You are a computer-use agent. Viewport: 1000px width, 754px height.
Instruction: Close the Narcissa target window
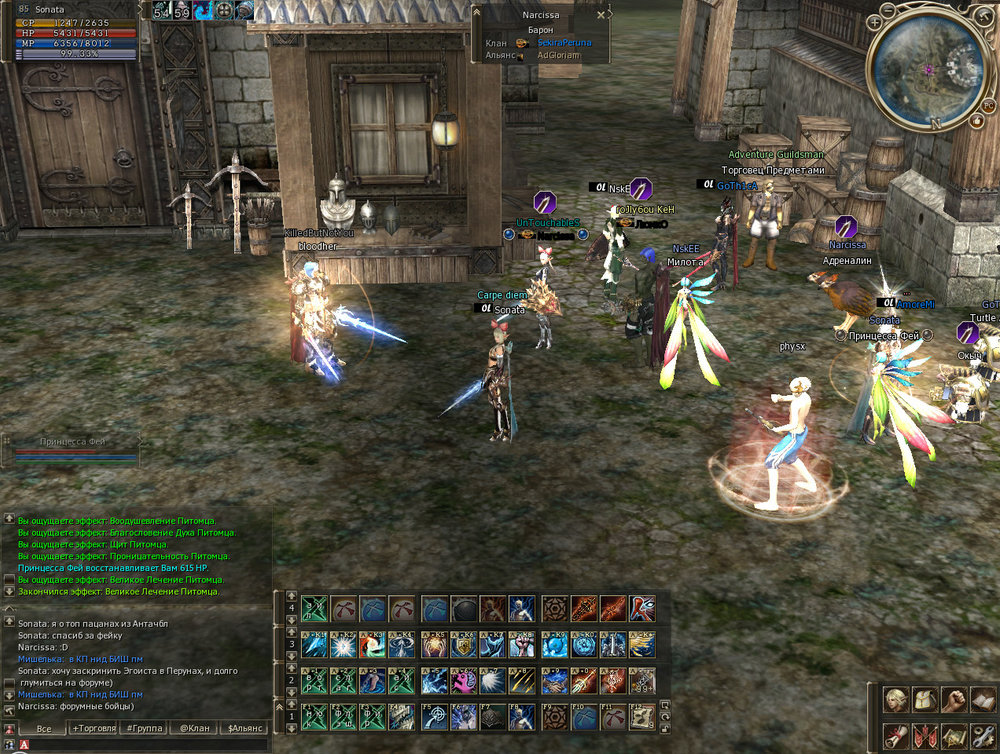click(601, 16)
